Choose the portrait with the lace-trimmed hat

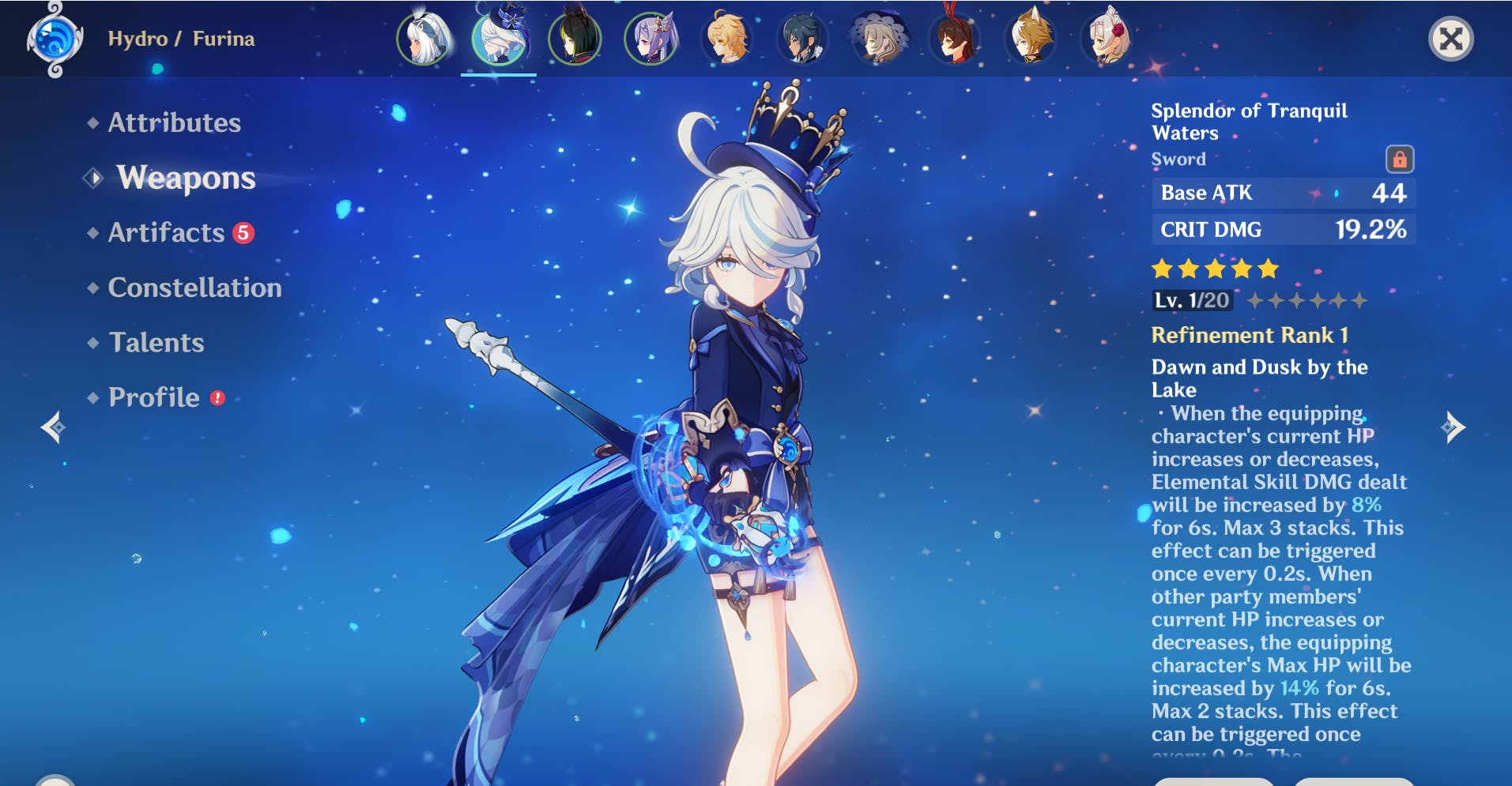[878, 38]
